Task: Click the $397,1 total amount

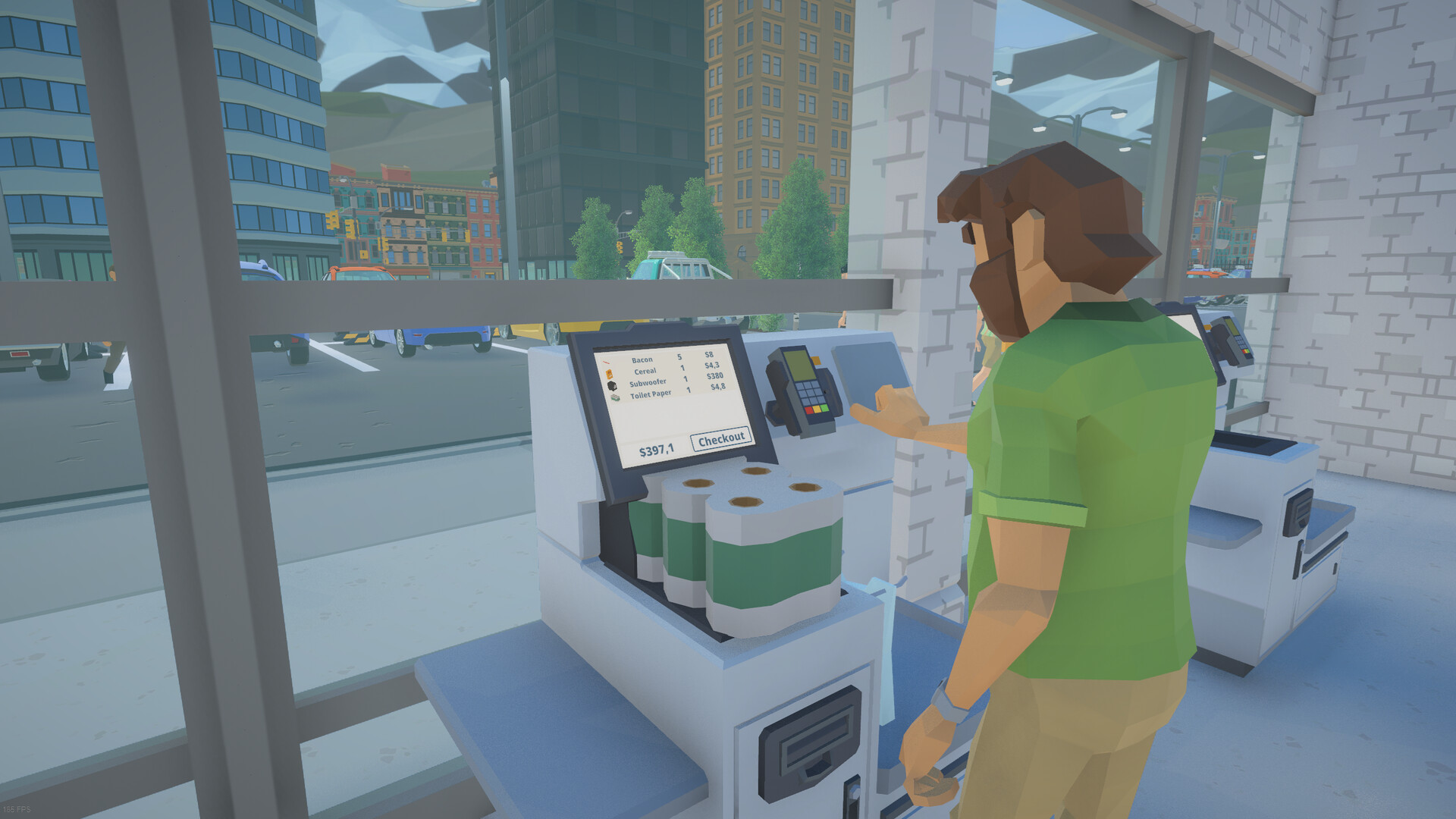Action: coord(655,450)
